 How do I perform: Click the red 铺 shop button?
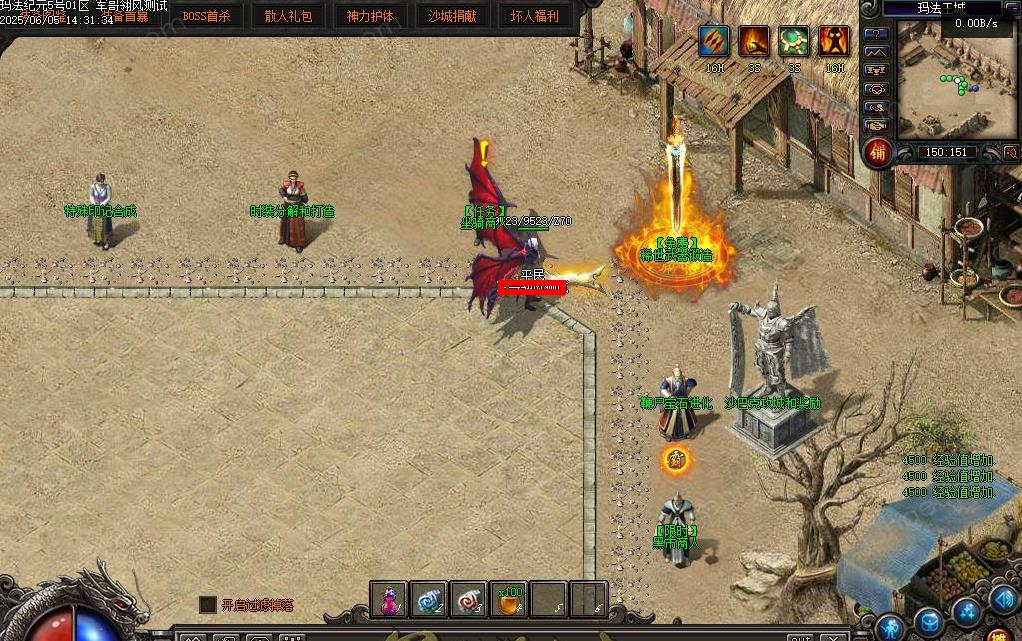coord(878,153)
